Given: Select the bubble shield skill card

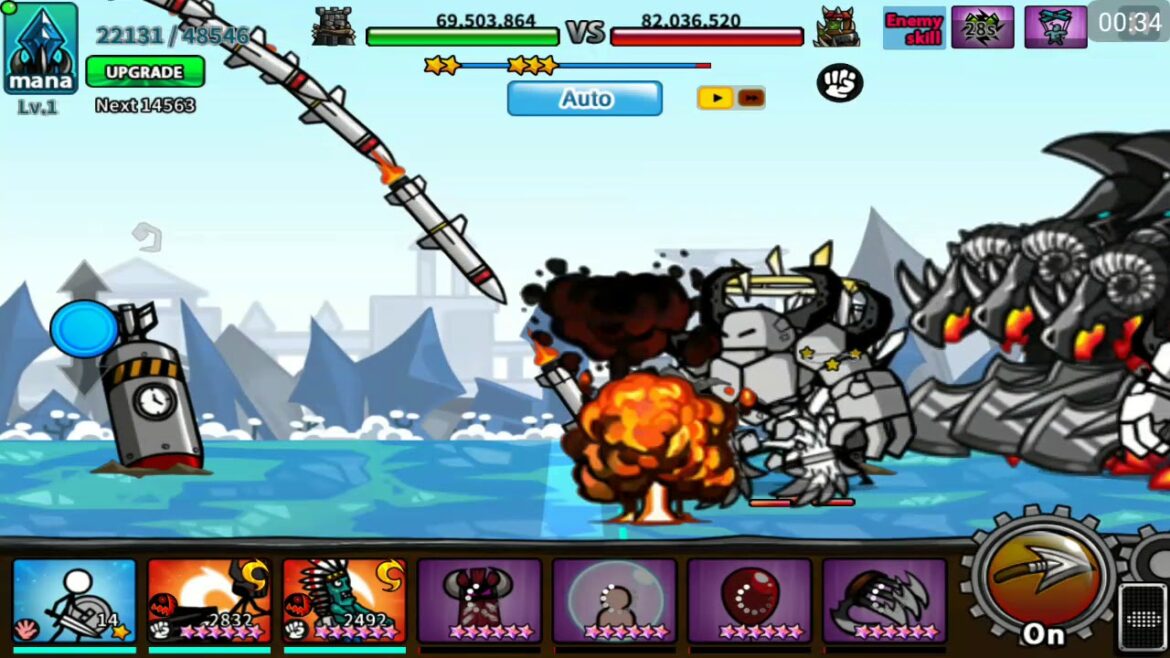Looking at the screenshot, I should 614,600.
